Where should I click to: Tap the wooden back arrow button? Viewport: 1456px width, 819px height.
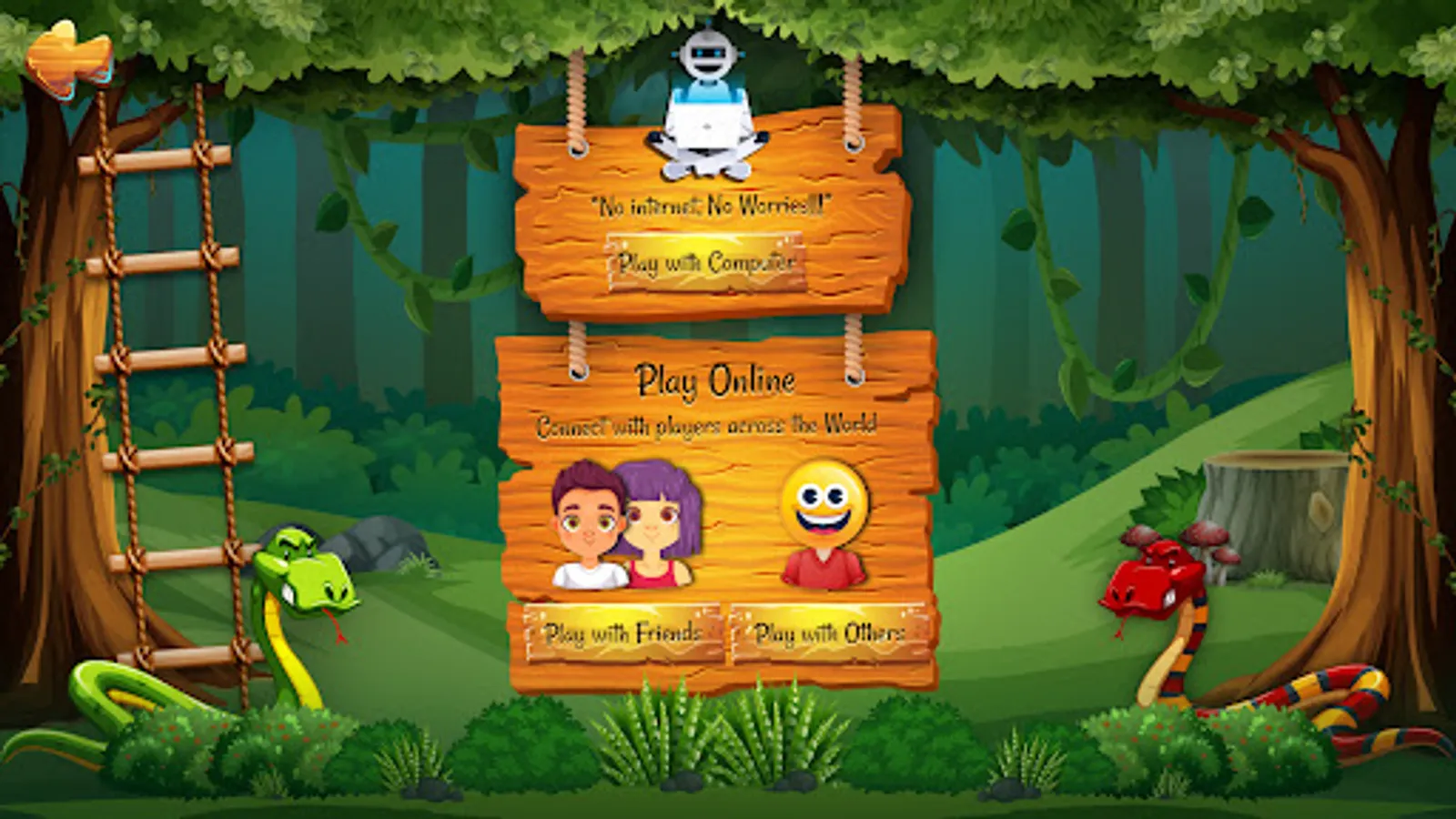coord(68,55)
